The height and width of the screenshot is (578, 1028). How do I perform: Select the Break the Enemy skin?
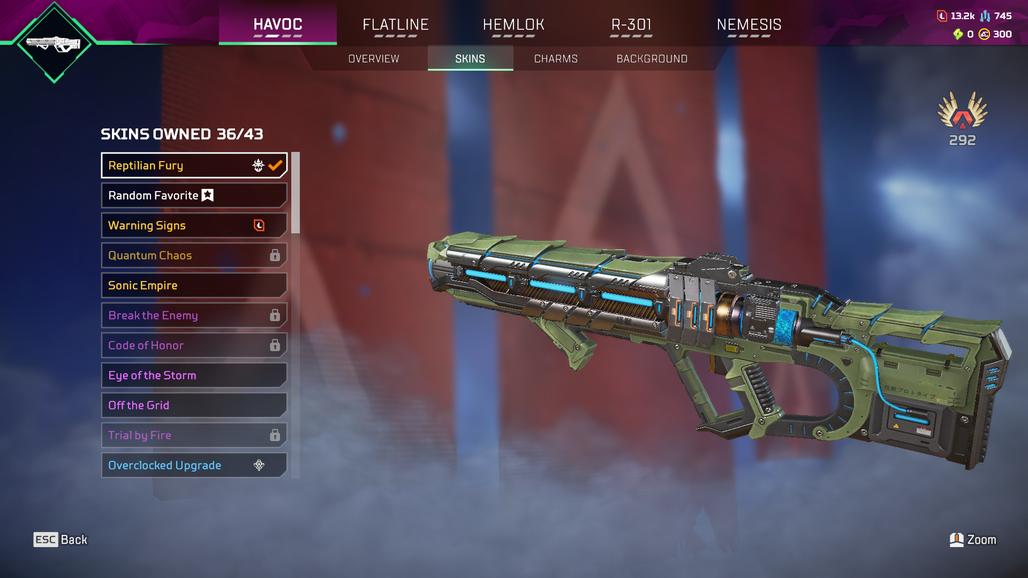tap(194, 316)
